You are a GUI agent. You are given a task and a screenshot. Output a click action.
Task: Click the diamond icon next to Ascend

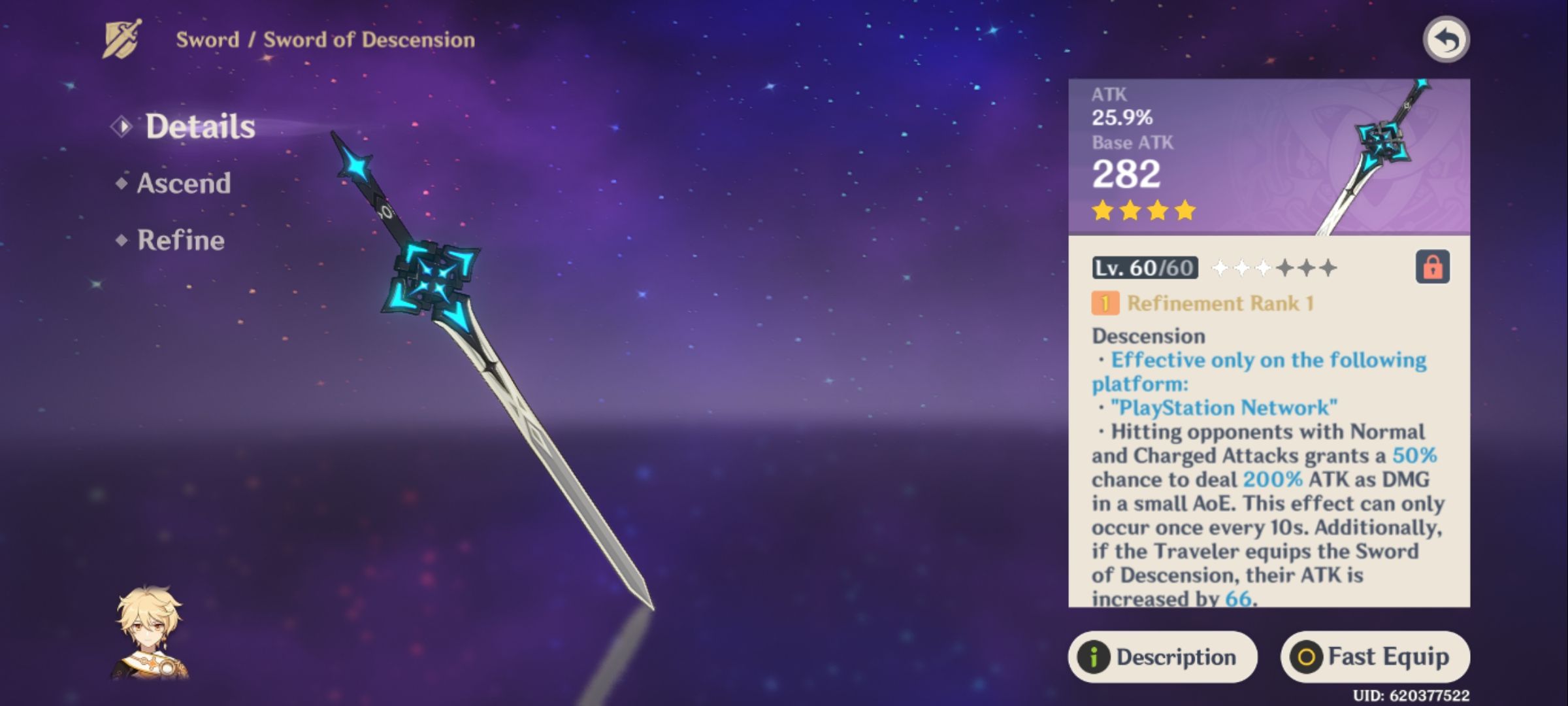121,184
